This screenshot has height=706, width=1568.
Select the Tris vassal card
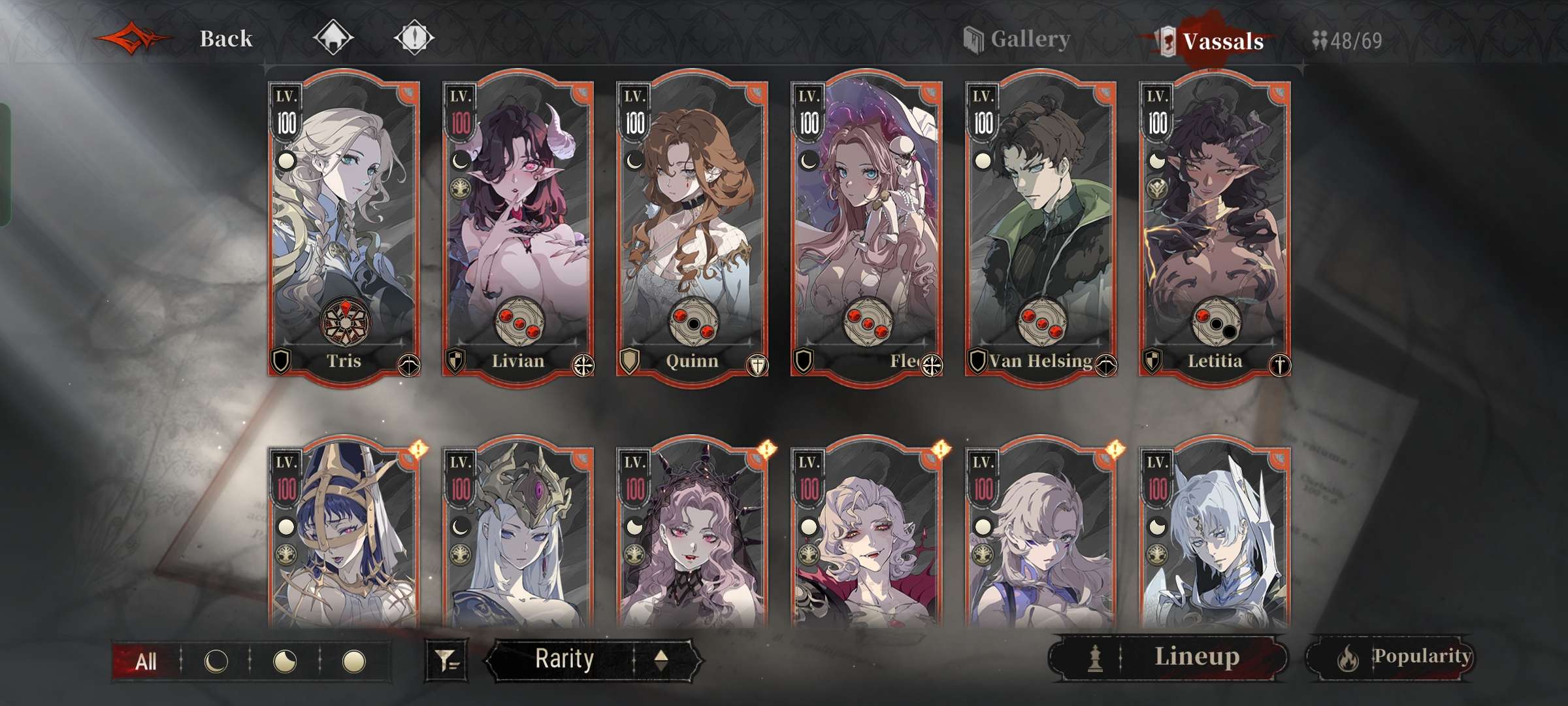(x=344, y=229)
